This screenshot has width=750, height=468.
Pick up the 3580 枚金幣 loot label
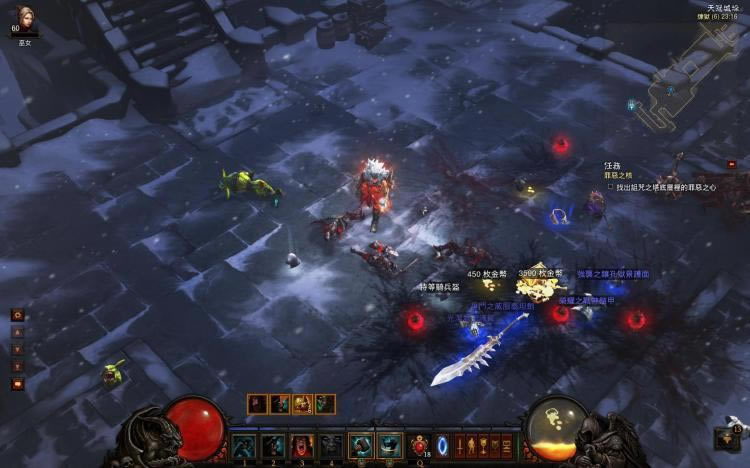tap(540, 273)
